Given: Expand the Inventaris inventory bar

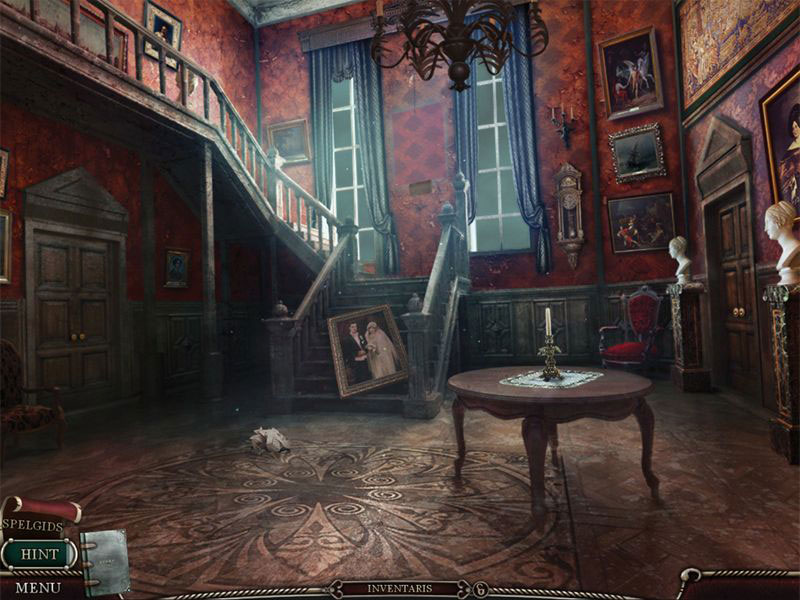Looking at the screenshot, I should pyautogui.click(x=399, y=588).
